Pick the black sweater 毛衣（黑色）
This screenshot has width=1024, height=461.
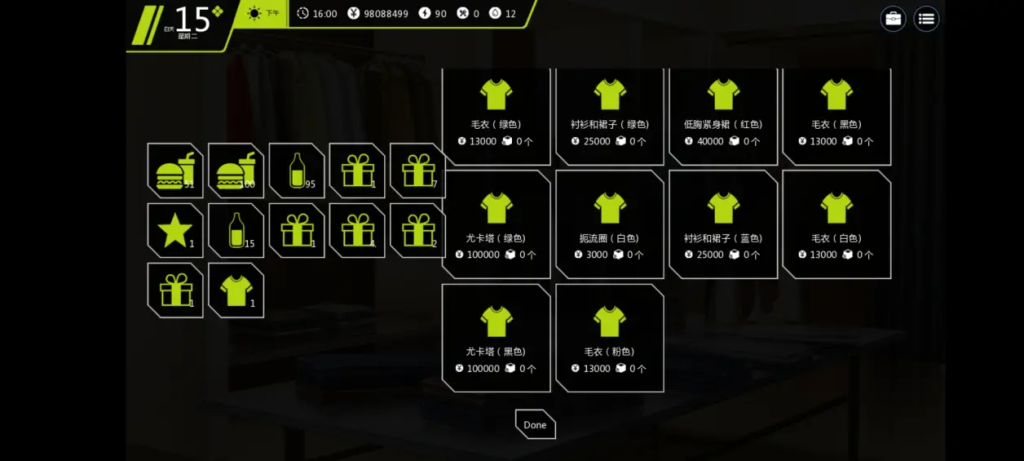coord(836,112)
